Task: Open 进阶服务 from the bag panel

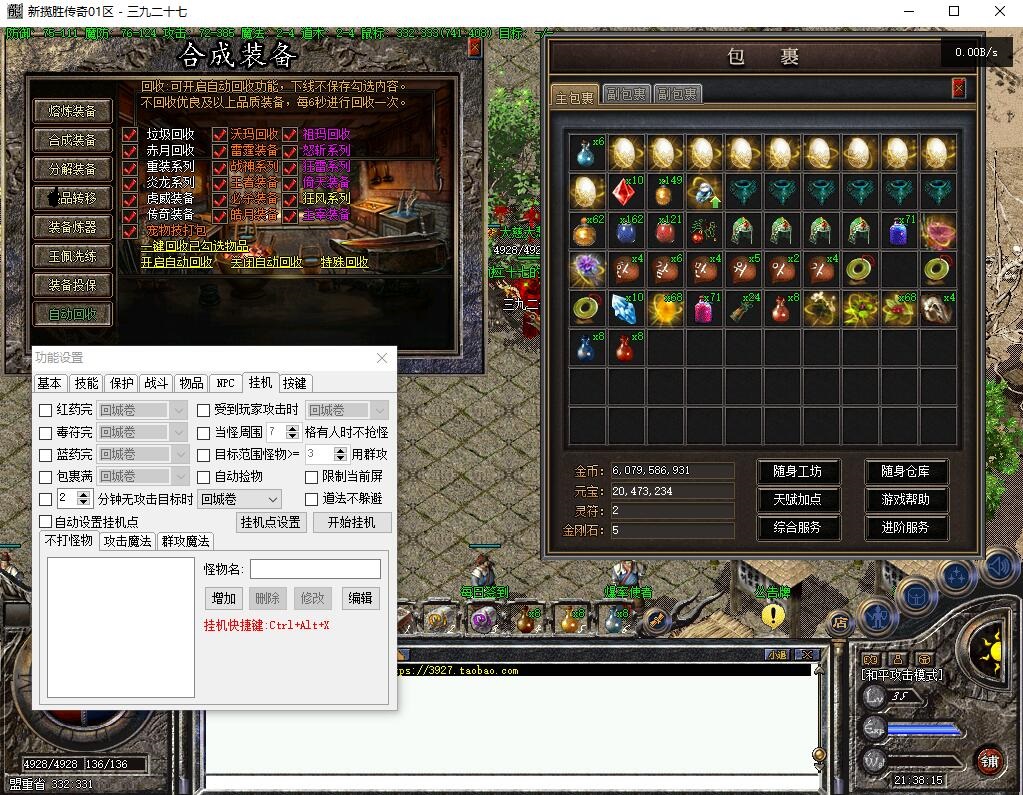Action: tap(905, 527)
